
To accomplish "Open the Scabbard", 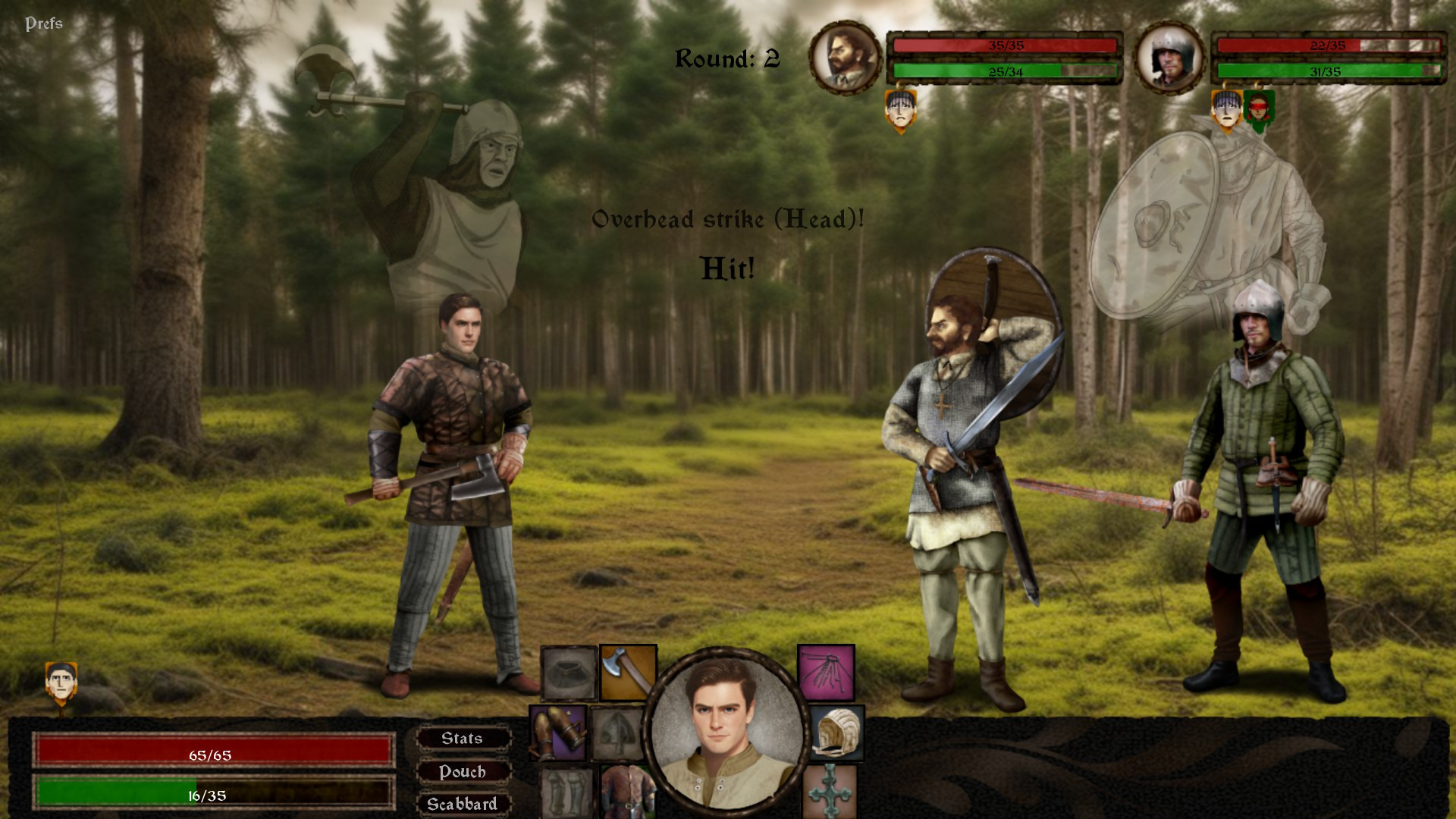I will click(463, 804).
